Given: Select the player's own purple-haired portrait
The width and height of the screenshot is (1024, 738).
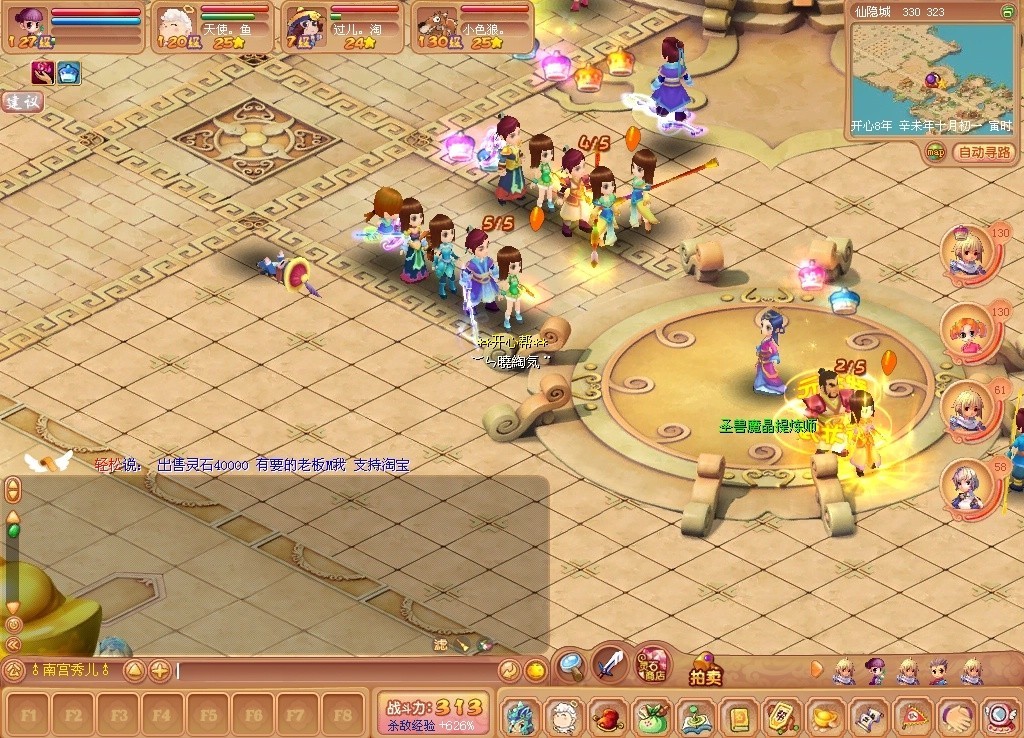Looking at the screenshot, I should tap(28, 22).
